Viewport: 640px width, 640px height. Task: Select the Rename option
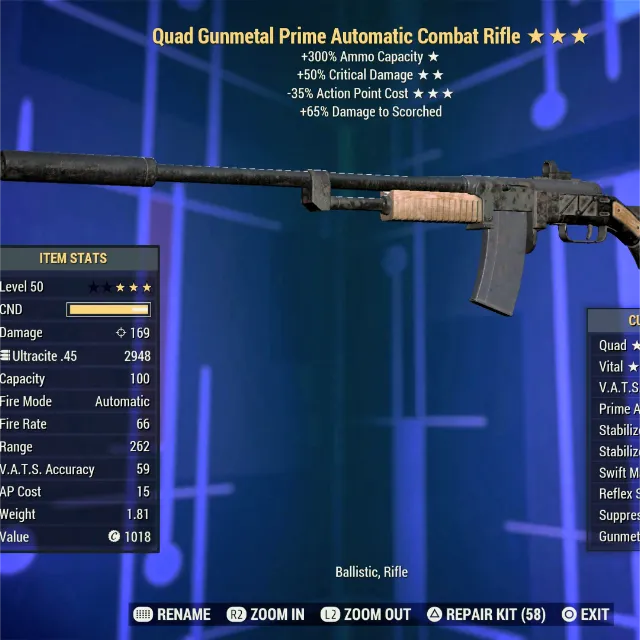[x=172, y=614]
